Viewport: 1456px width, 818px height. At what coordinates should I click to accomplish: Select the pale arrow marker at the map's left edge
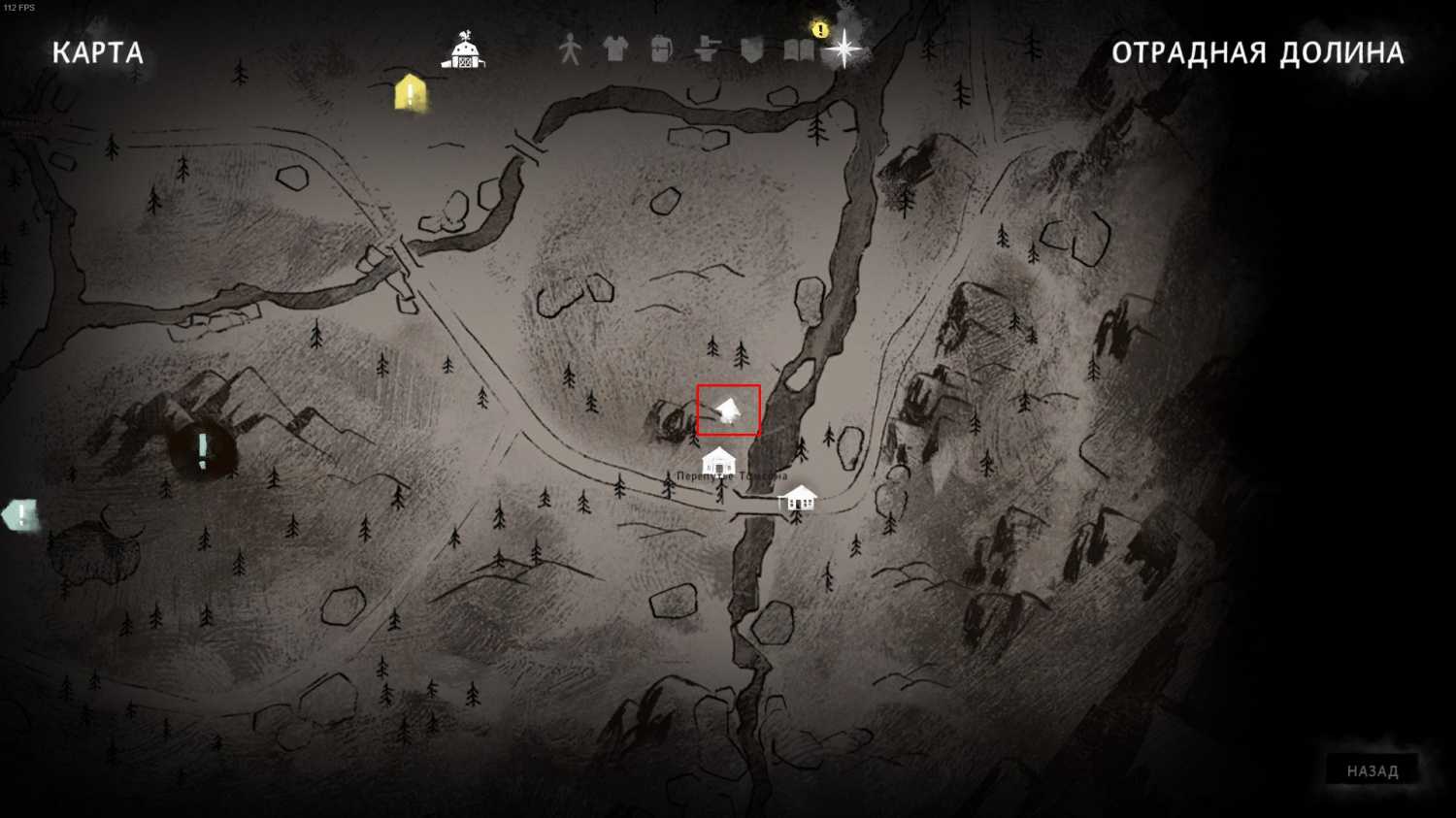coord(19,514)
